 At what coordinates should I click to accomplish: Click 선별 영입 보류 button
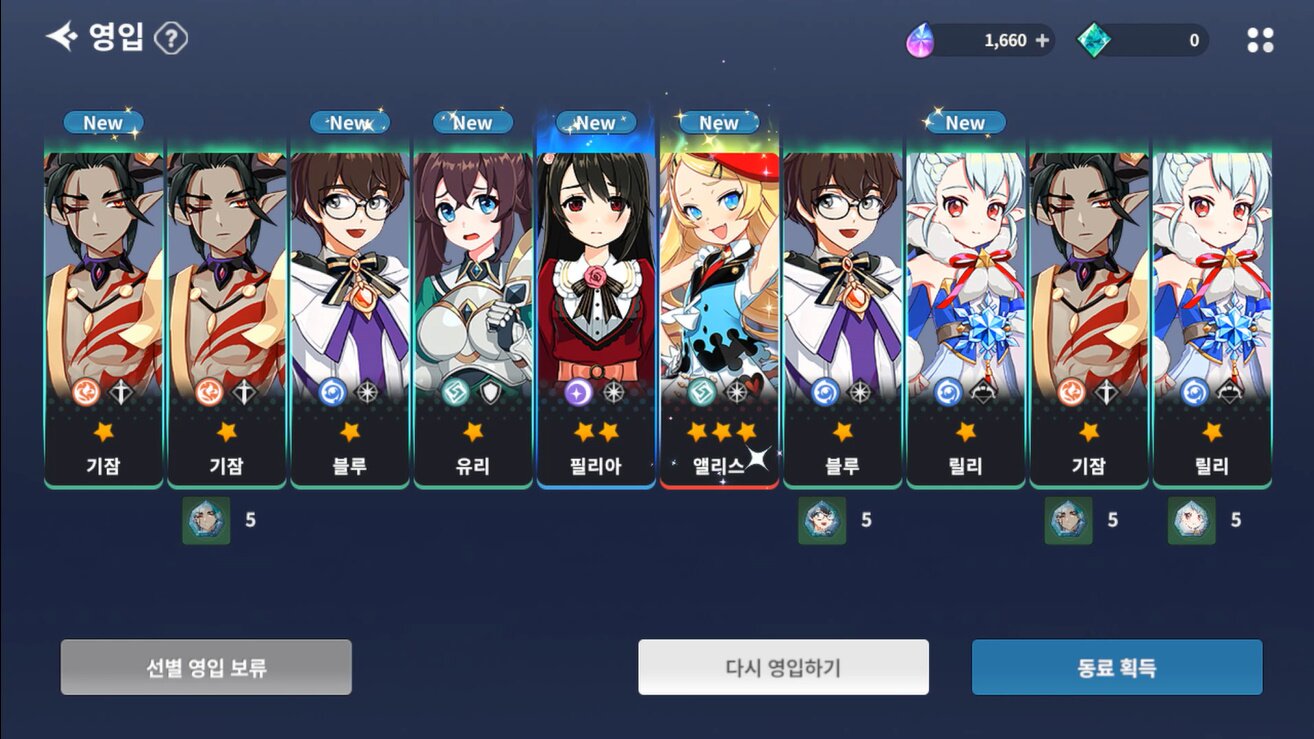(206, 667)
